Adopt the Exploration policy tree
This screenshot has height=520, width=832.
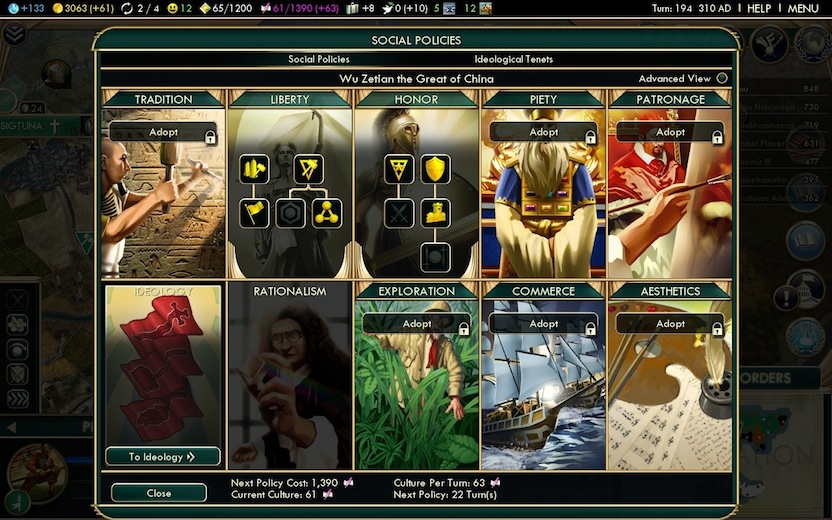tap(416, 324)
